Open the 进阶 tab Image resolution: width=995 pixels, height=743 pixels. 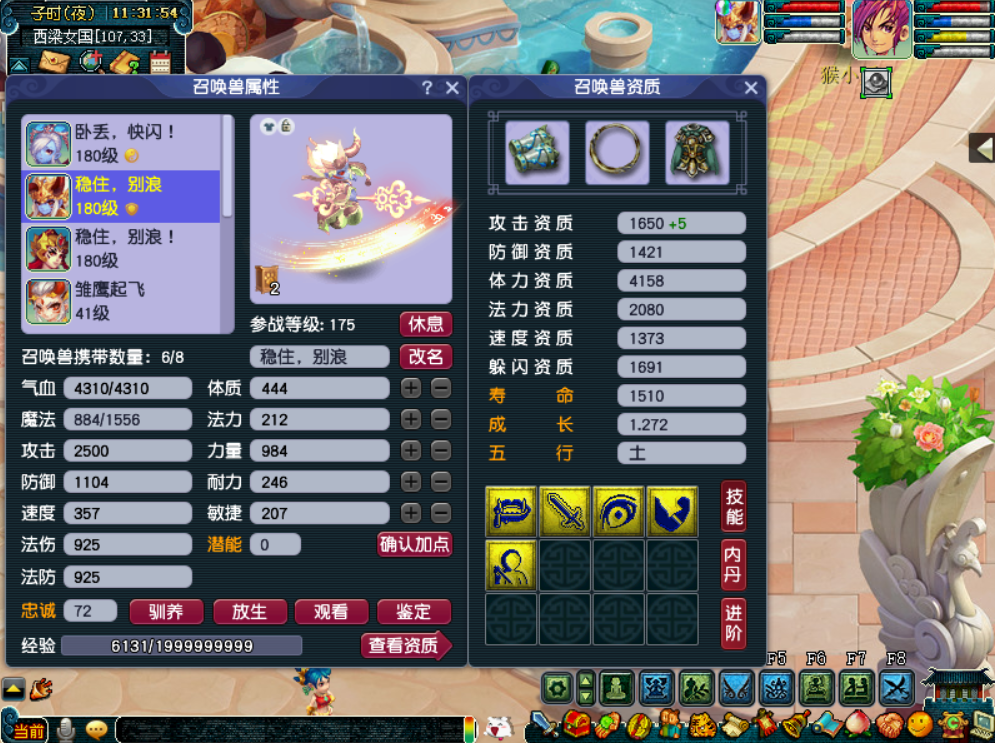point(734,623)
